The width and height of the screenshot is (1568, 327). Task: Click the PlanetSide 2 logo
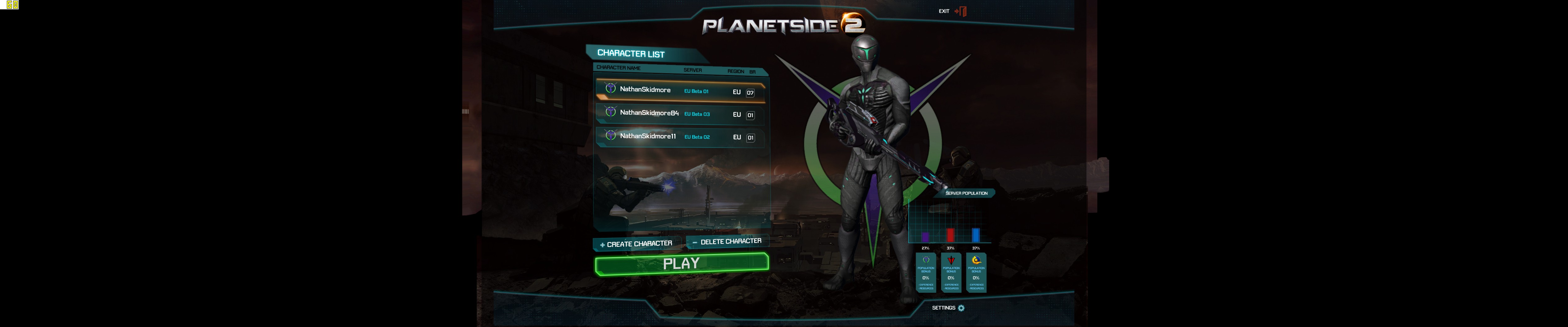tap(785, 26)
